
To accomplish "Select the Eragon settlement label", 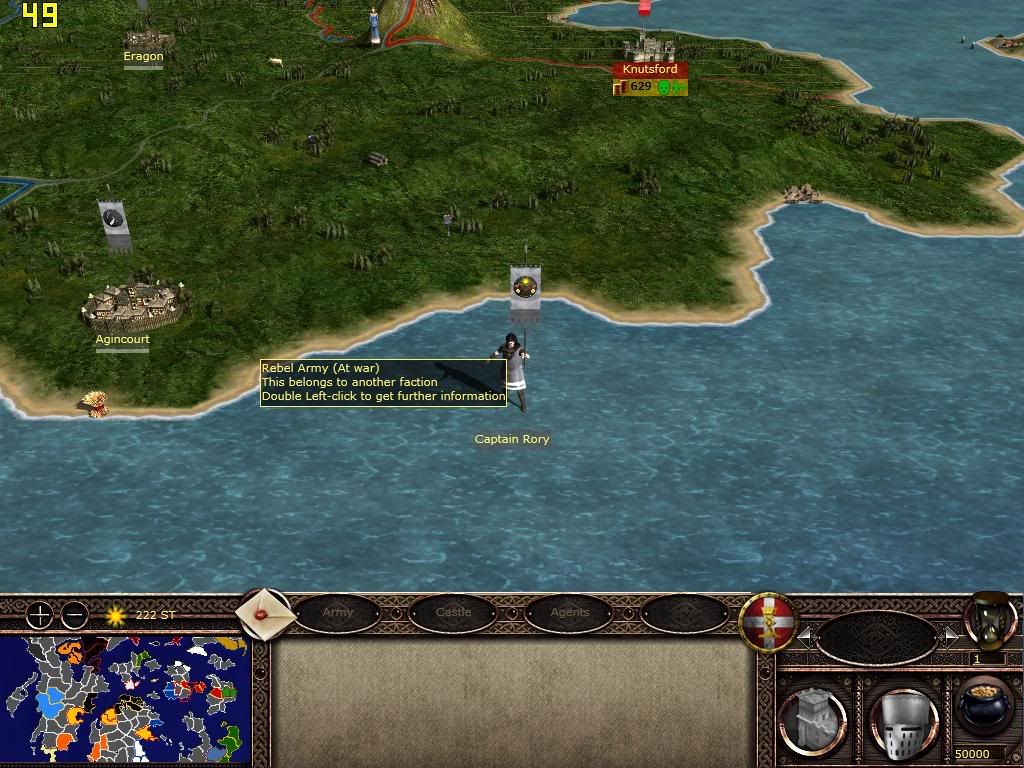I will click(143, 57).
